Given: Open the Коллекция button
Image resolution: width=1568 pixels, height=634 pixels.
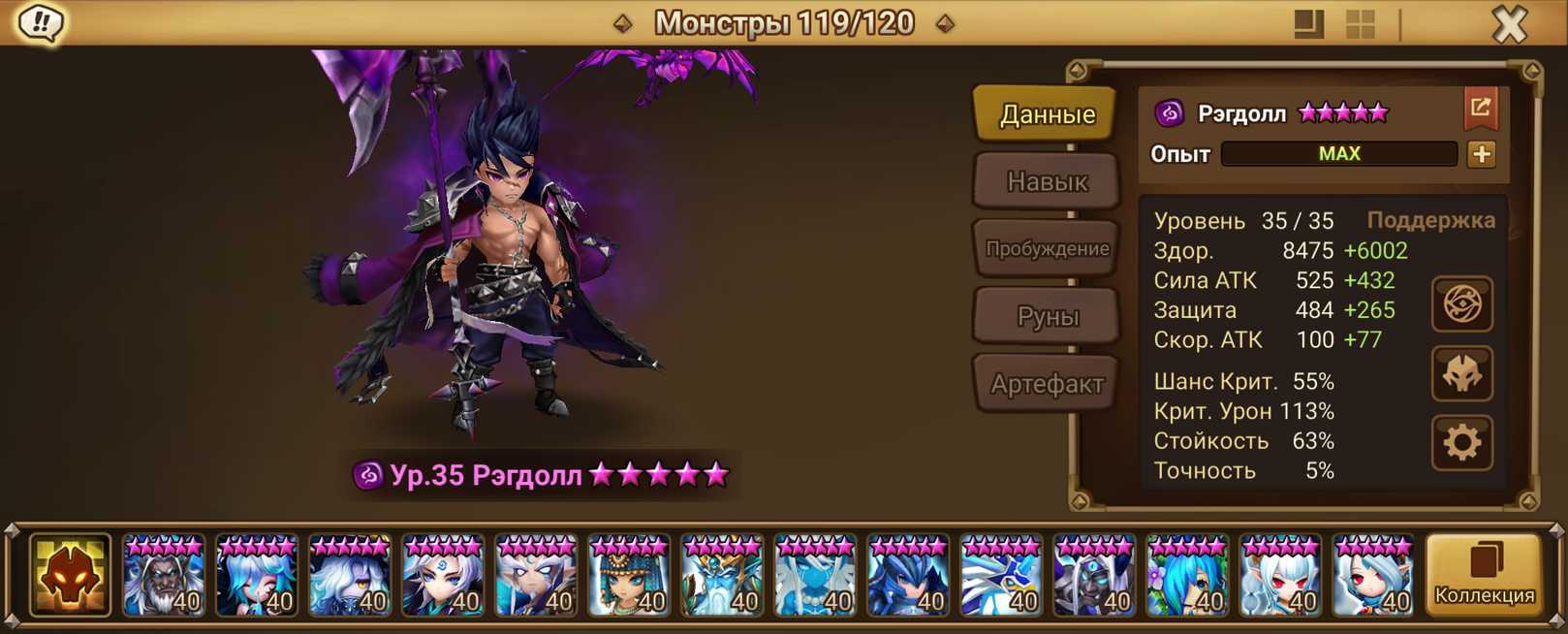Looking at the screenshot, I should point(1484,576).
